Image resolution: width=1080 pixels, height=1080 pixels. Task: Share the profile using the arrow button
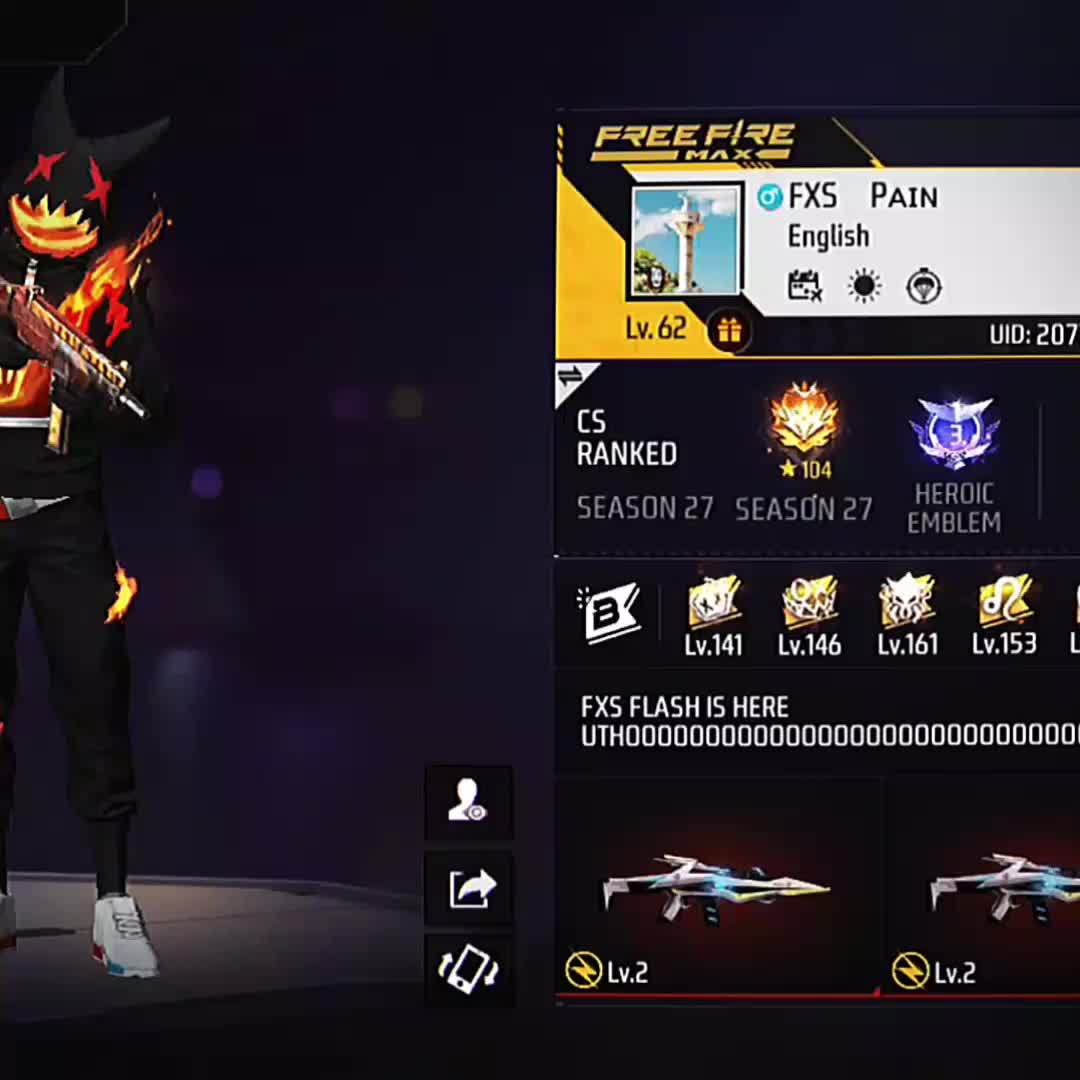click(x=468, y=888)
